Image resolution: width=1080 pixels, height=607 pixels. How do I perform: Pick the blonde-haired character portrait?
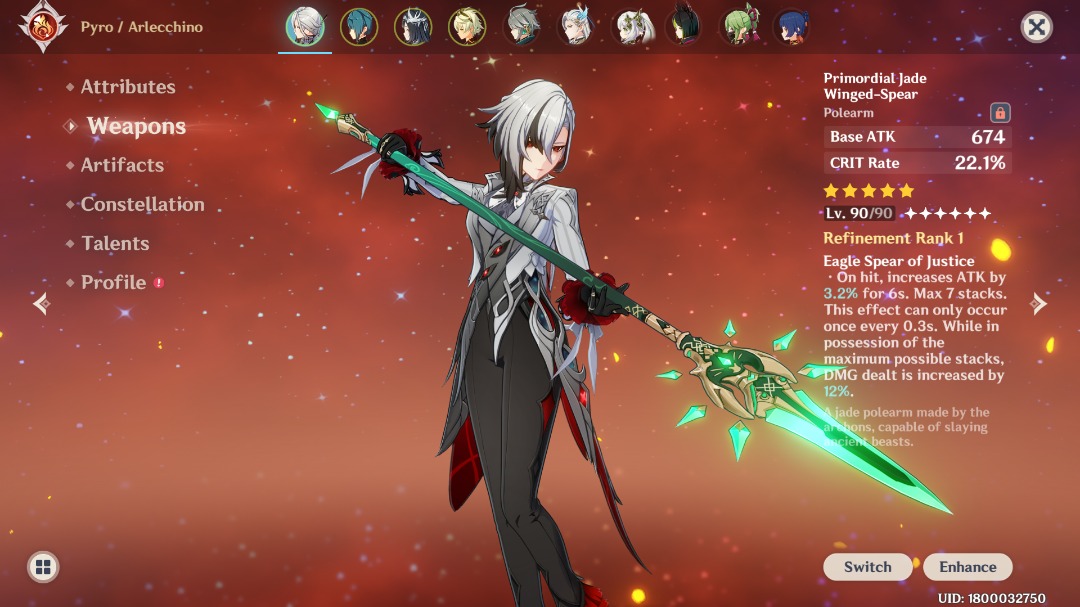coord(467,27)
